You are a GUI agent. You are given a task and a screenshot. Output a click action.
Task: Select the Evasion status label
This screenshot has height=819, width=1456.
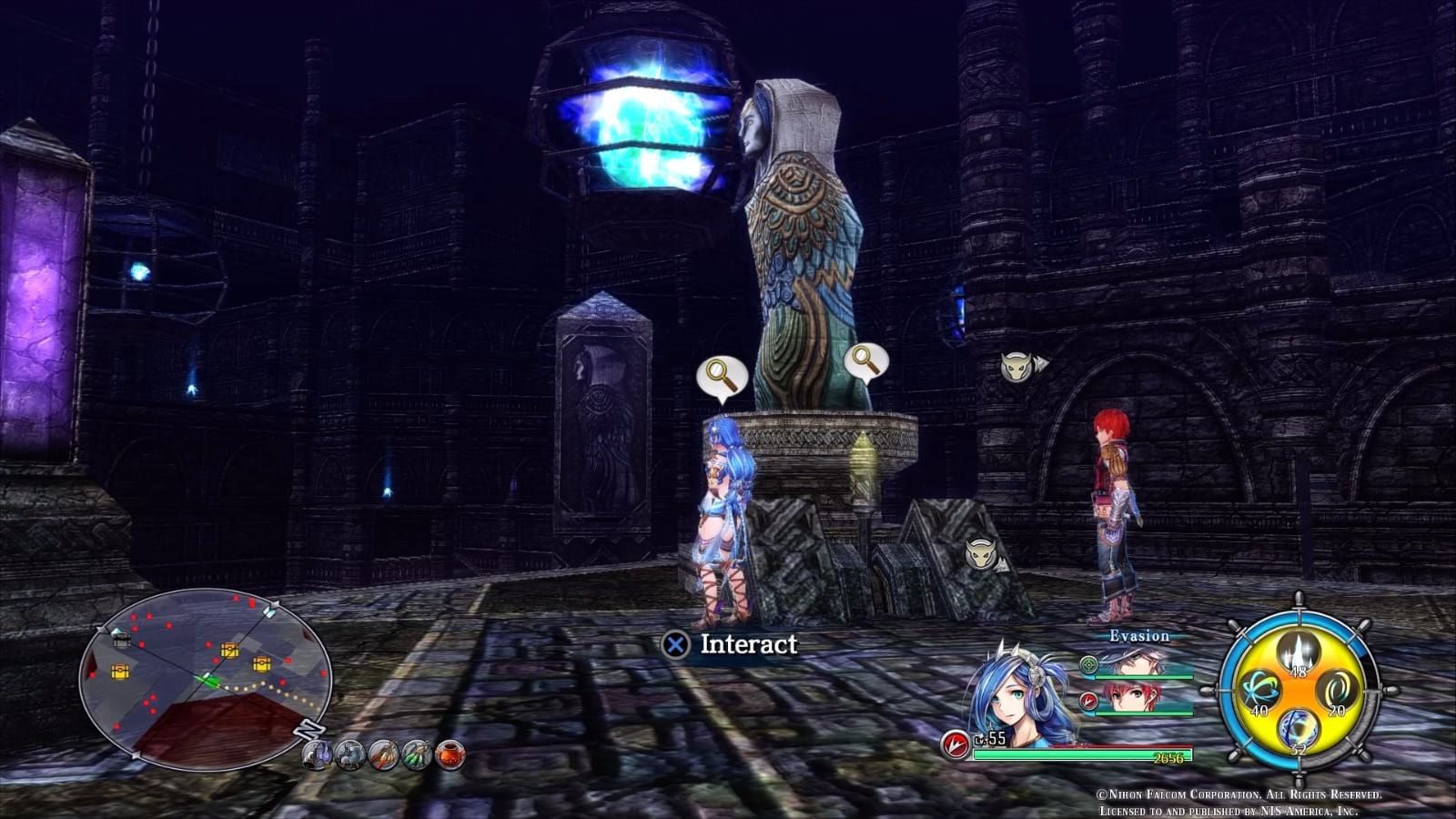tap(1139, 636)
